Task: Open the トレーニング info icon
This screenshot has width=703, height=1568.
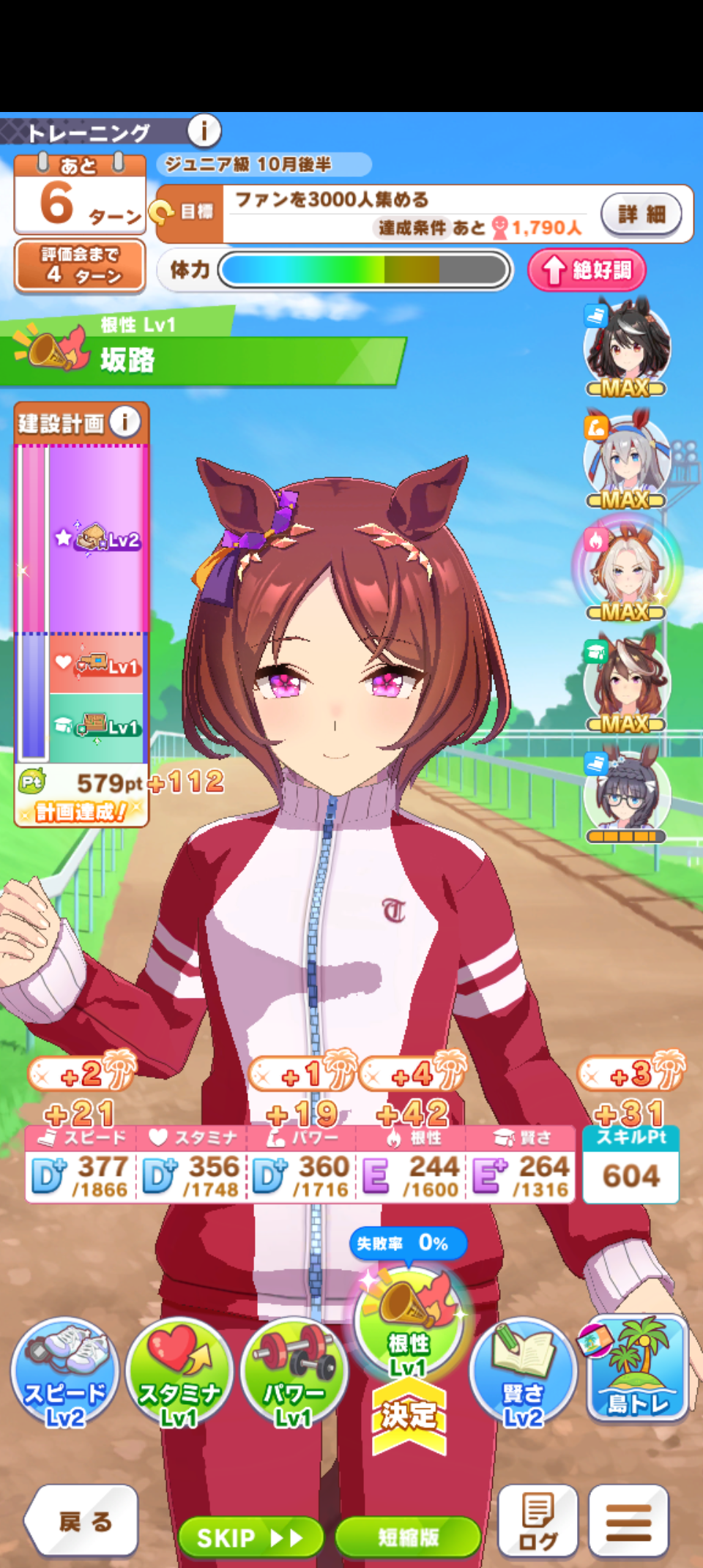Action: [x=204, y=132]
